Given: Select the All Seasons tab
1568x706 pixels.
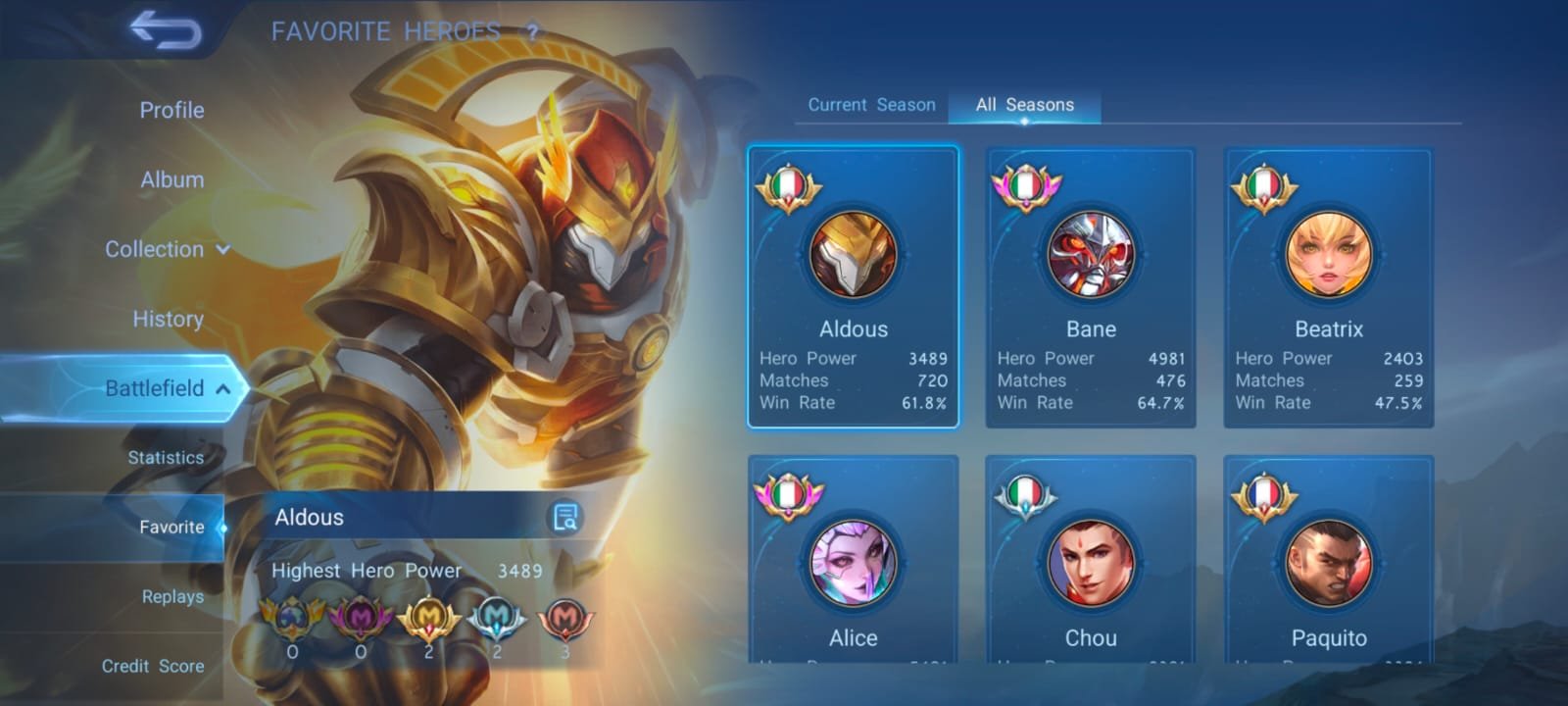Looking at the screenshot, I should [1023, 104].
